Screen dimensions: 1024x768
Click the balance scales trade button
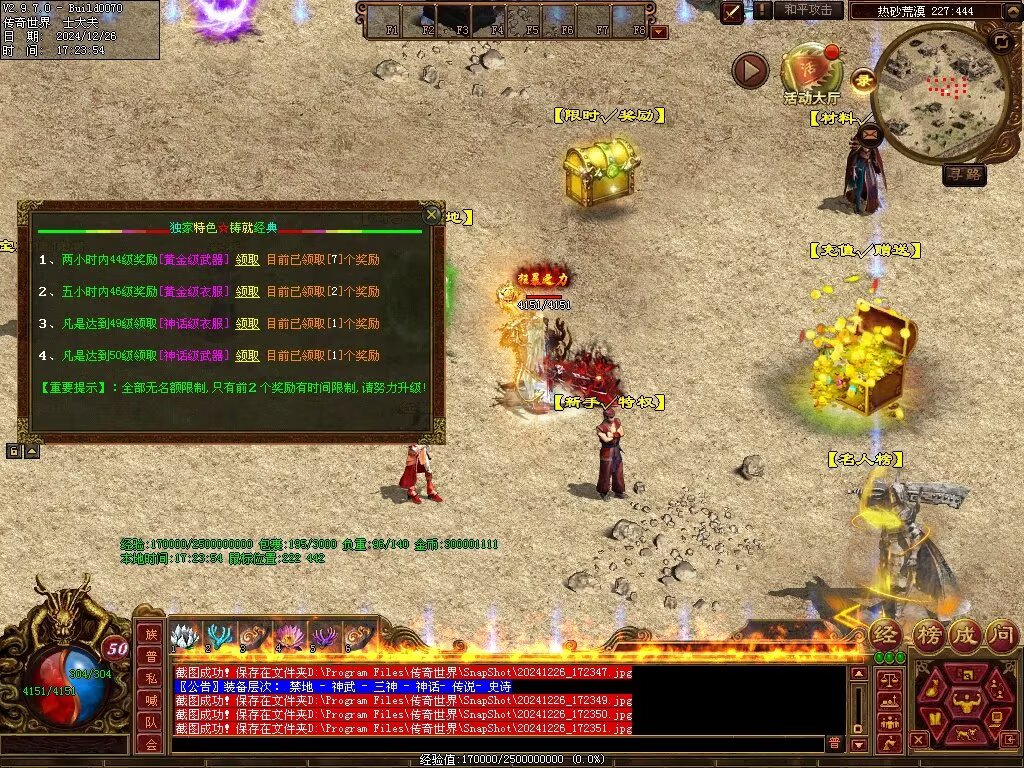(887, 680)
